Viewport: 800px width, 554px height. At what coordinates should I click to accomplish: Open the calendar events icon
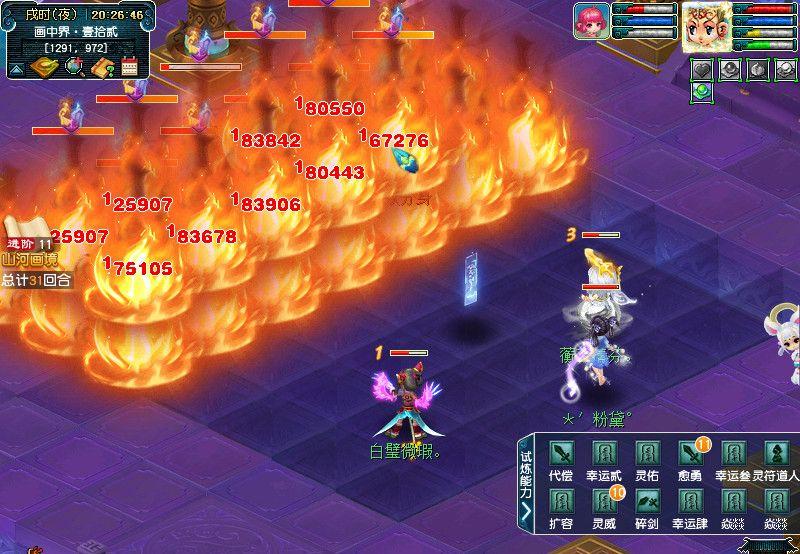[129, 67]
